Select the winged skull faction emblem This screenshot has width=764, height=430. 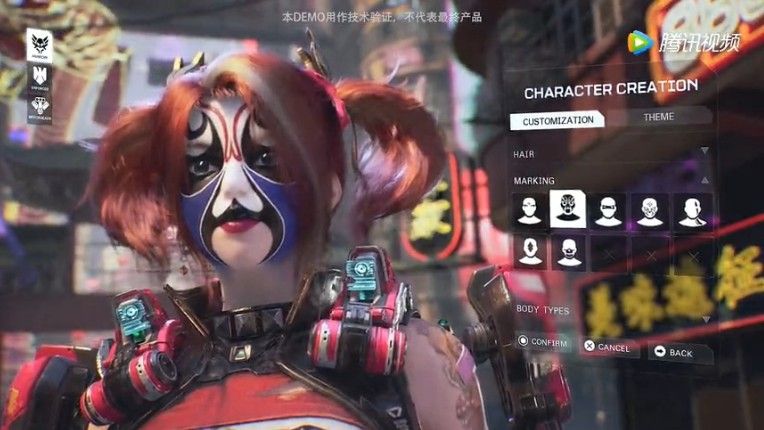(x=40, y=45)
